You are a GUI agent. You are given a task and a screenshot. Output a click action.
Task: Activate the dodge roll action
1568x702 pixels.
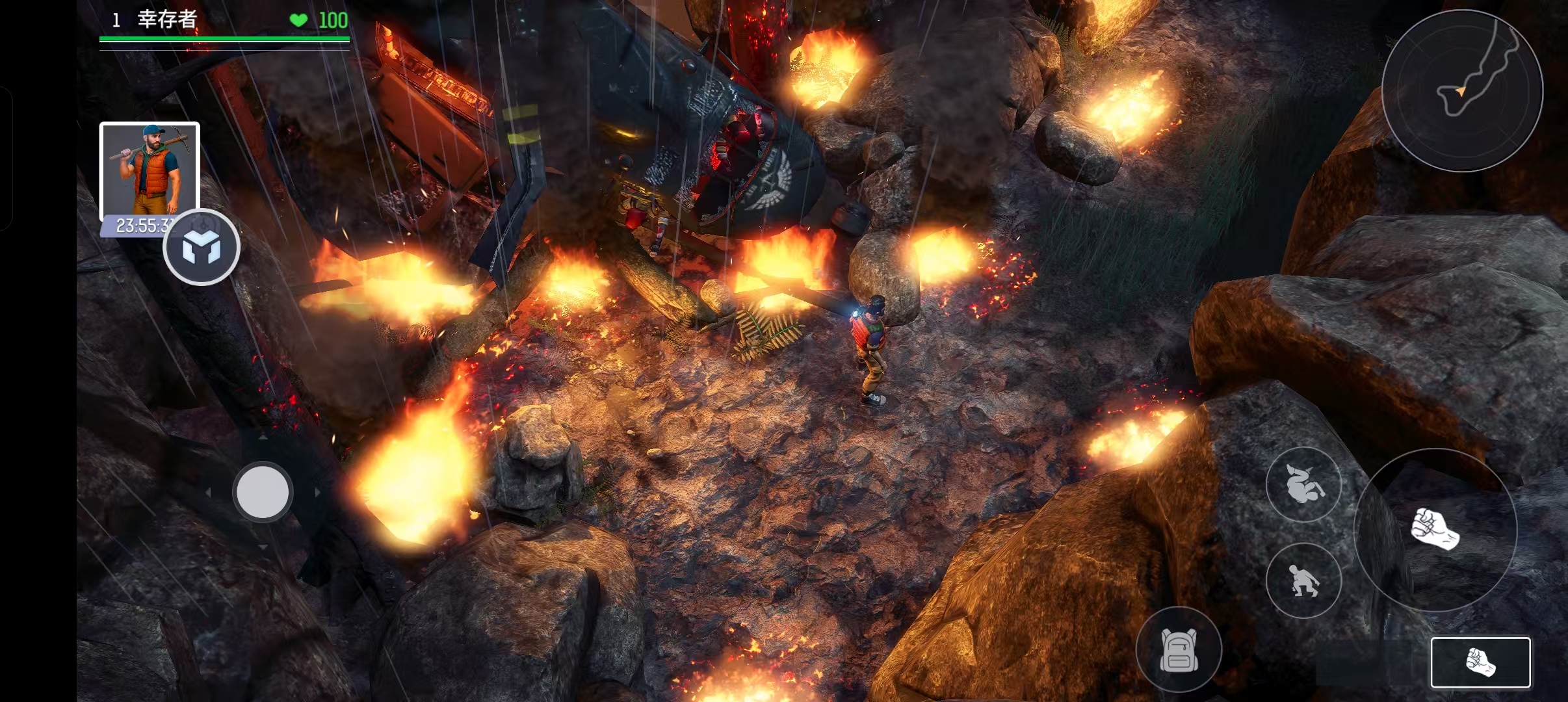pos(1303,484)
